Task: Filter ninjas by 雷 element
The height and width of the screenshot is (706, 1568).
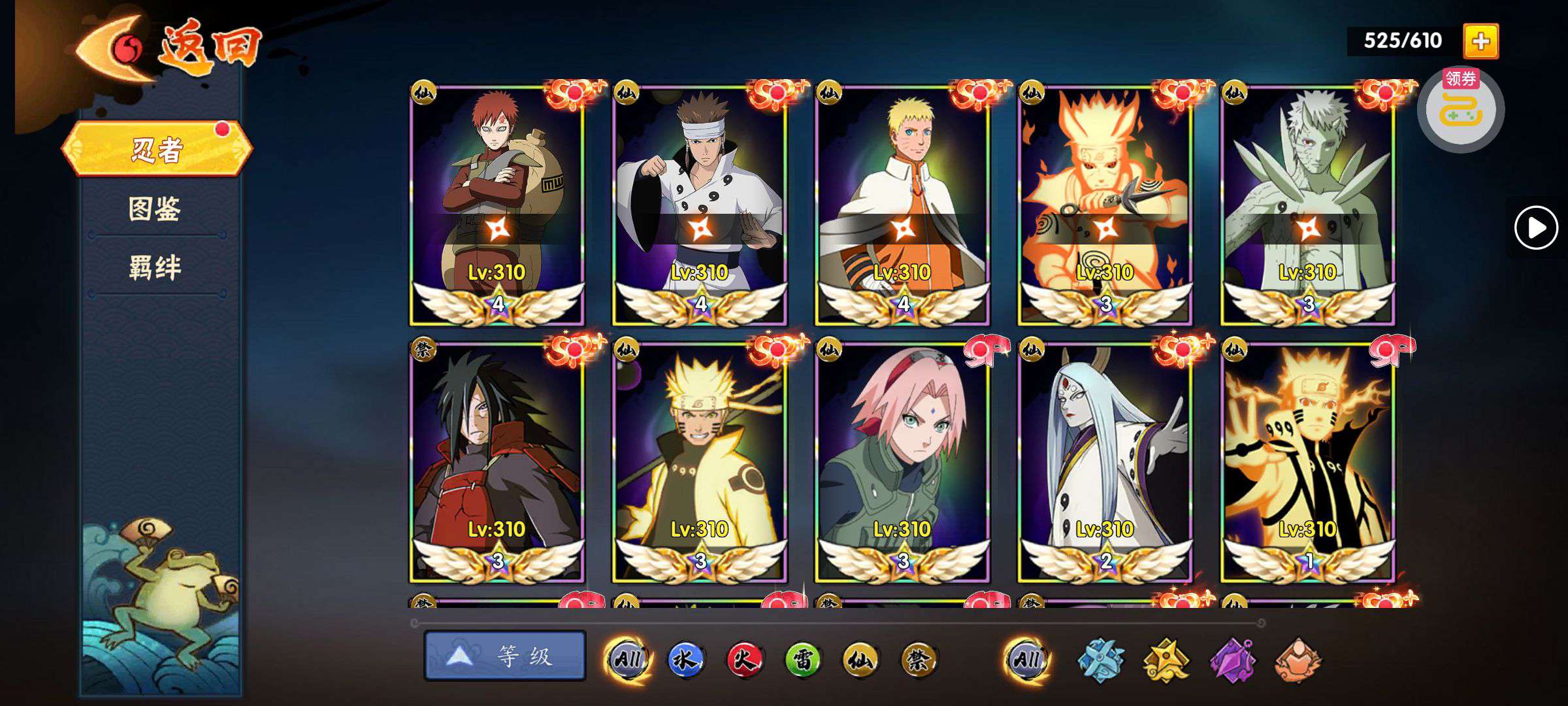Action: [x=802, y=660]
